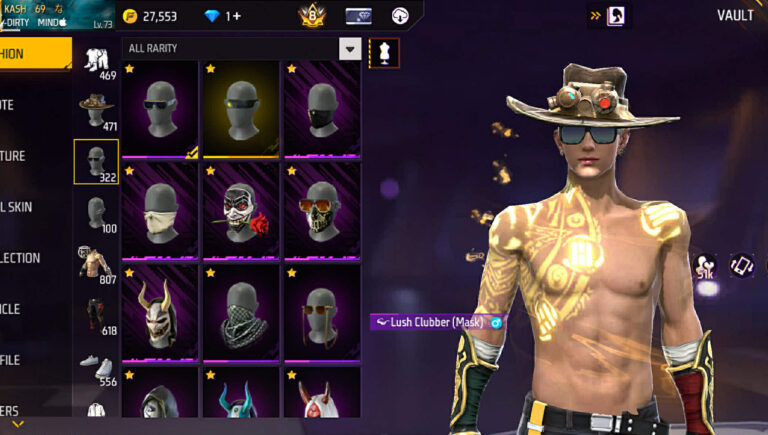This screenshot has width=768, height=435.
Task: Select the balaclava facepaint category showing 100
Action: [x=97, y=213]
